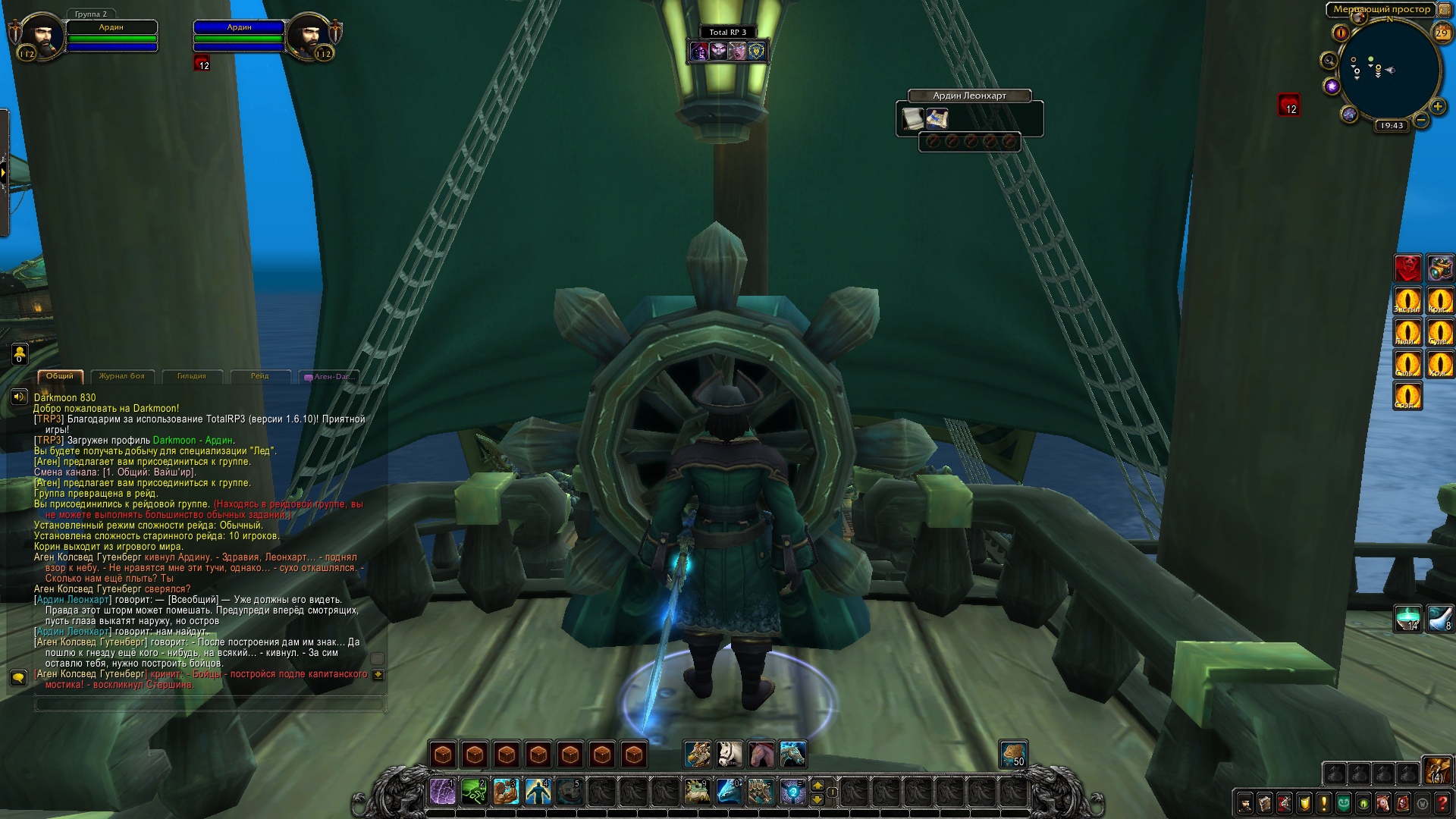Open the main backpack bag
This screenshot has height=819, width=1456.
click(1436, 772)
